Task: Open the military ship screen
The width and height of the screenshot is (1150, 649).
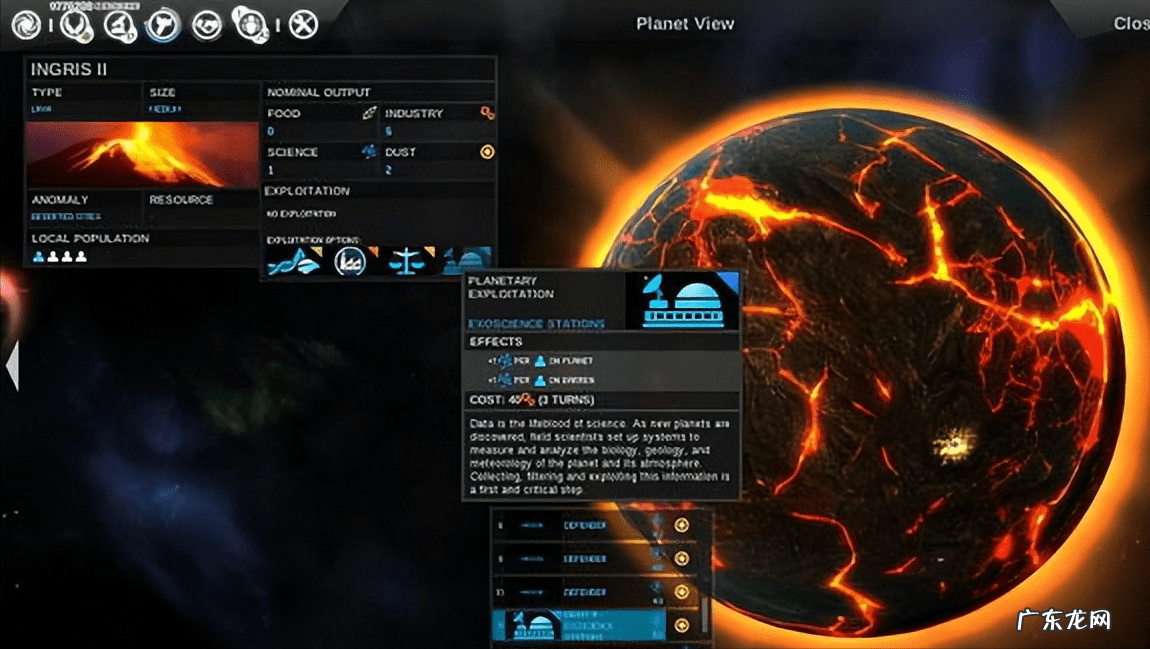Action: (x=162, y=24)
